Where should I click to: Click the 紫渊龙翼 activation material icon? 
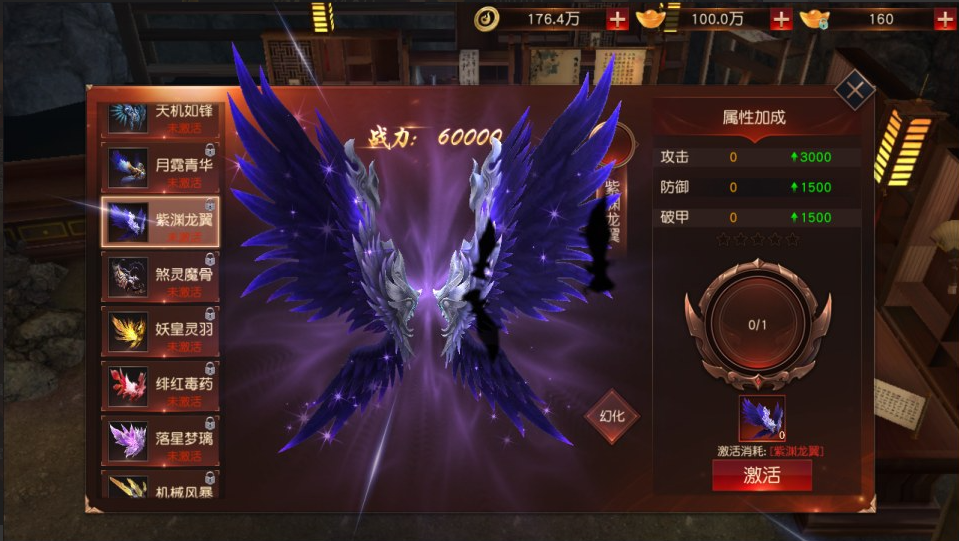[761, 418]
